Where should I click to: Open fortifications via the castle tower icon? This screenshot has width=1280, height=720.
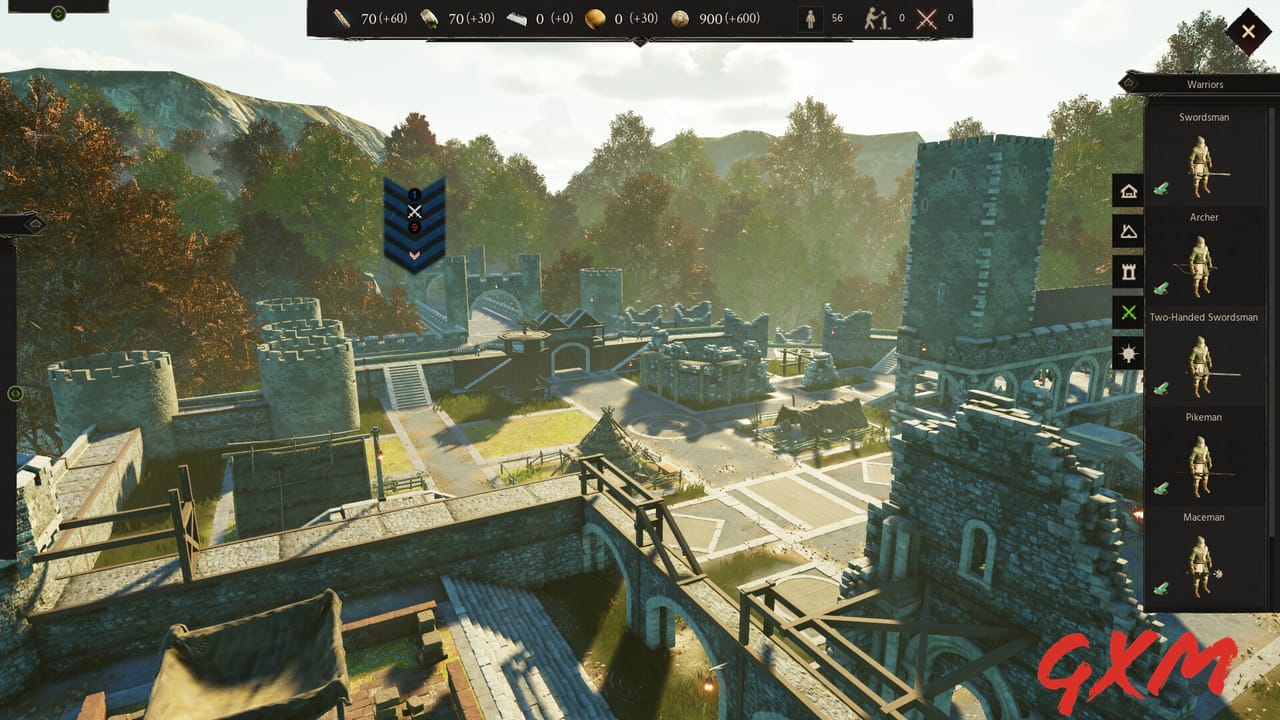[x=1127, y=272]
